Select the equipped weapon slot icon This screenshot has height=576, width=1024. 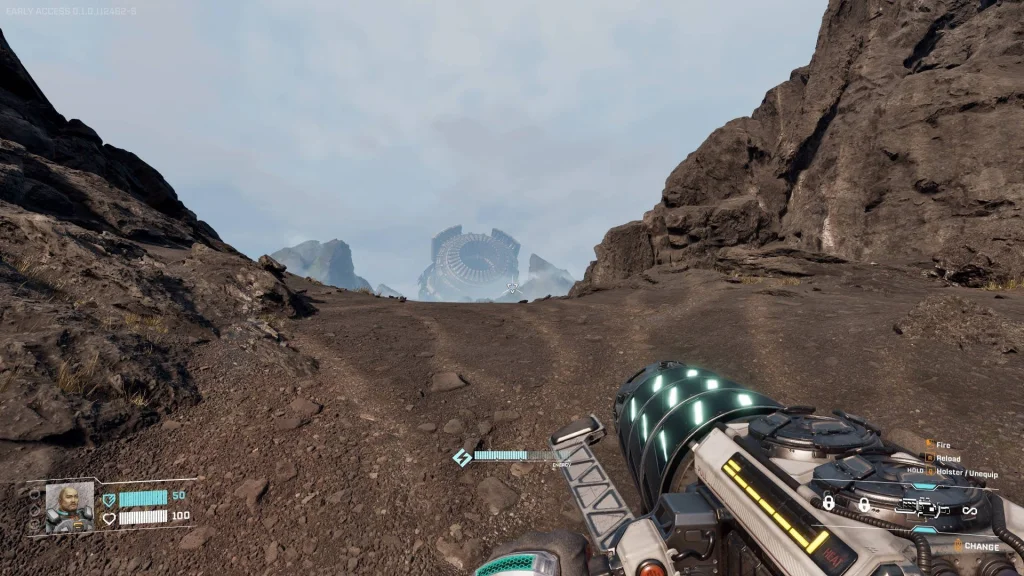[x=922, y=509]
